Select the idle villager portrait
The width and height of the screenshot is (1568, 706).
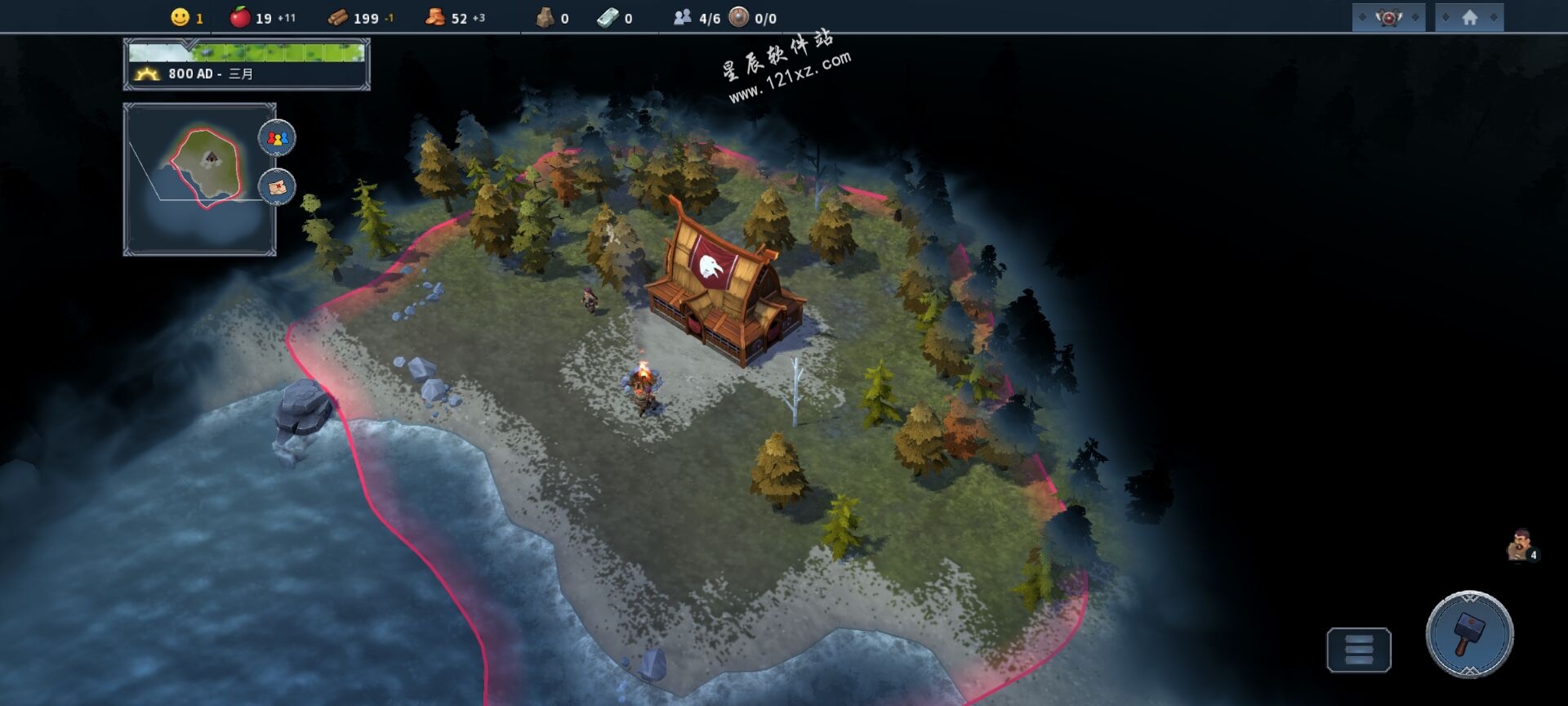(x=1520, y=546)
